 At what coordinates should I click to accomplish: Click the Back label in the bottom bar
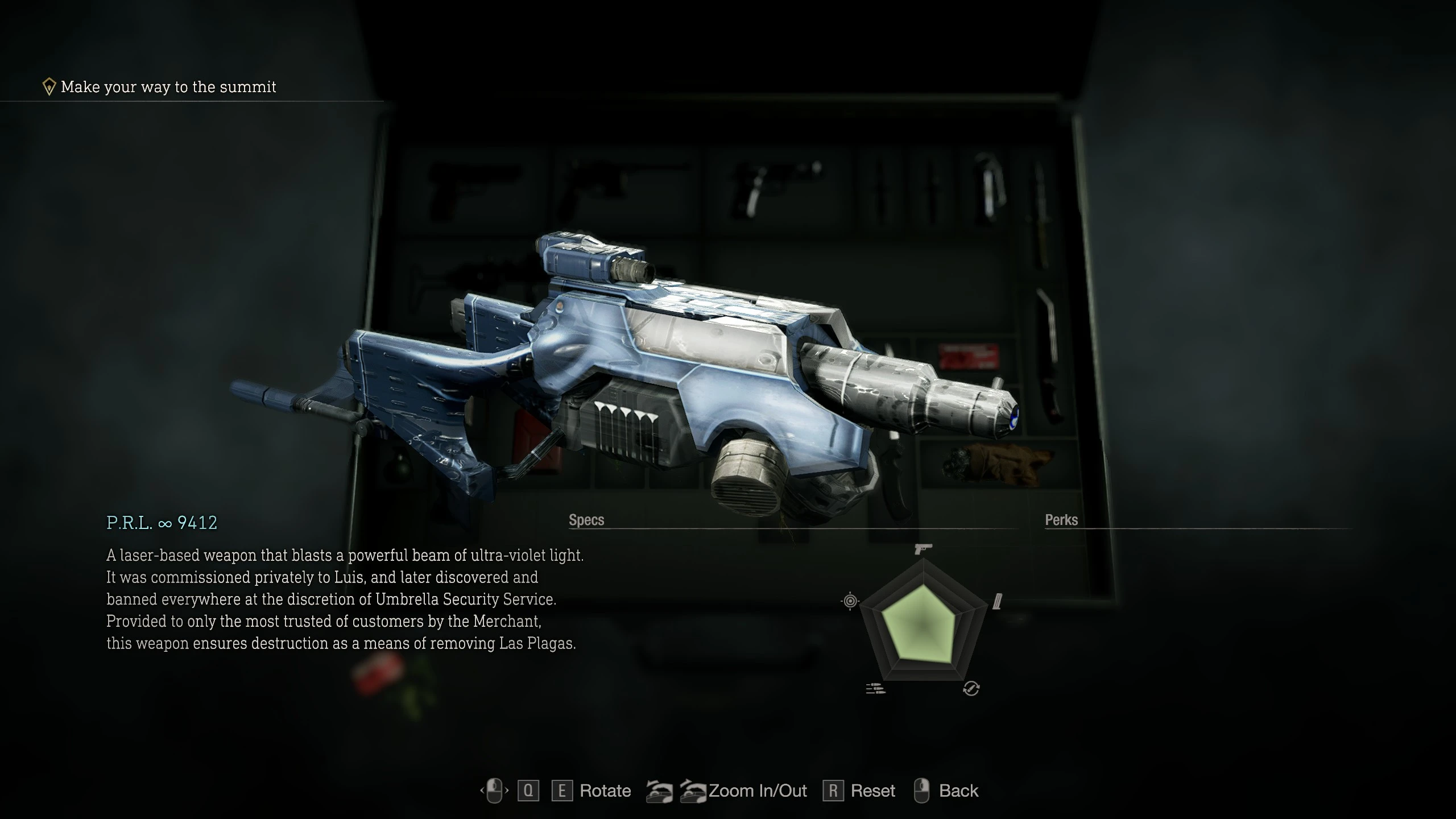958,791
